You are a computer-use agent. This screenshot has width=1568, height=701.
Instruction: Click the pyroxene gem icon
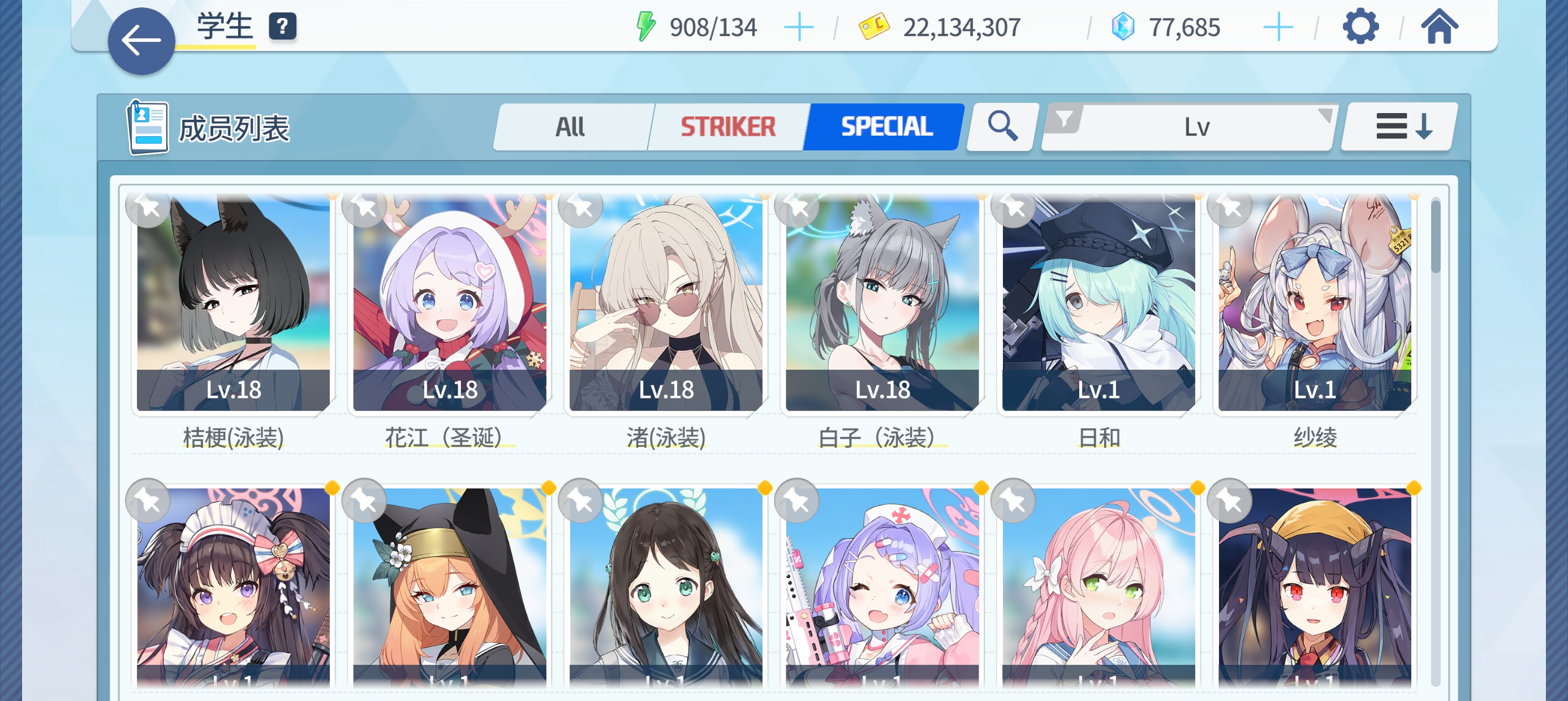pyautogui.click(x=1127, y=26)
